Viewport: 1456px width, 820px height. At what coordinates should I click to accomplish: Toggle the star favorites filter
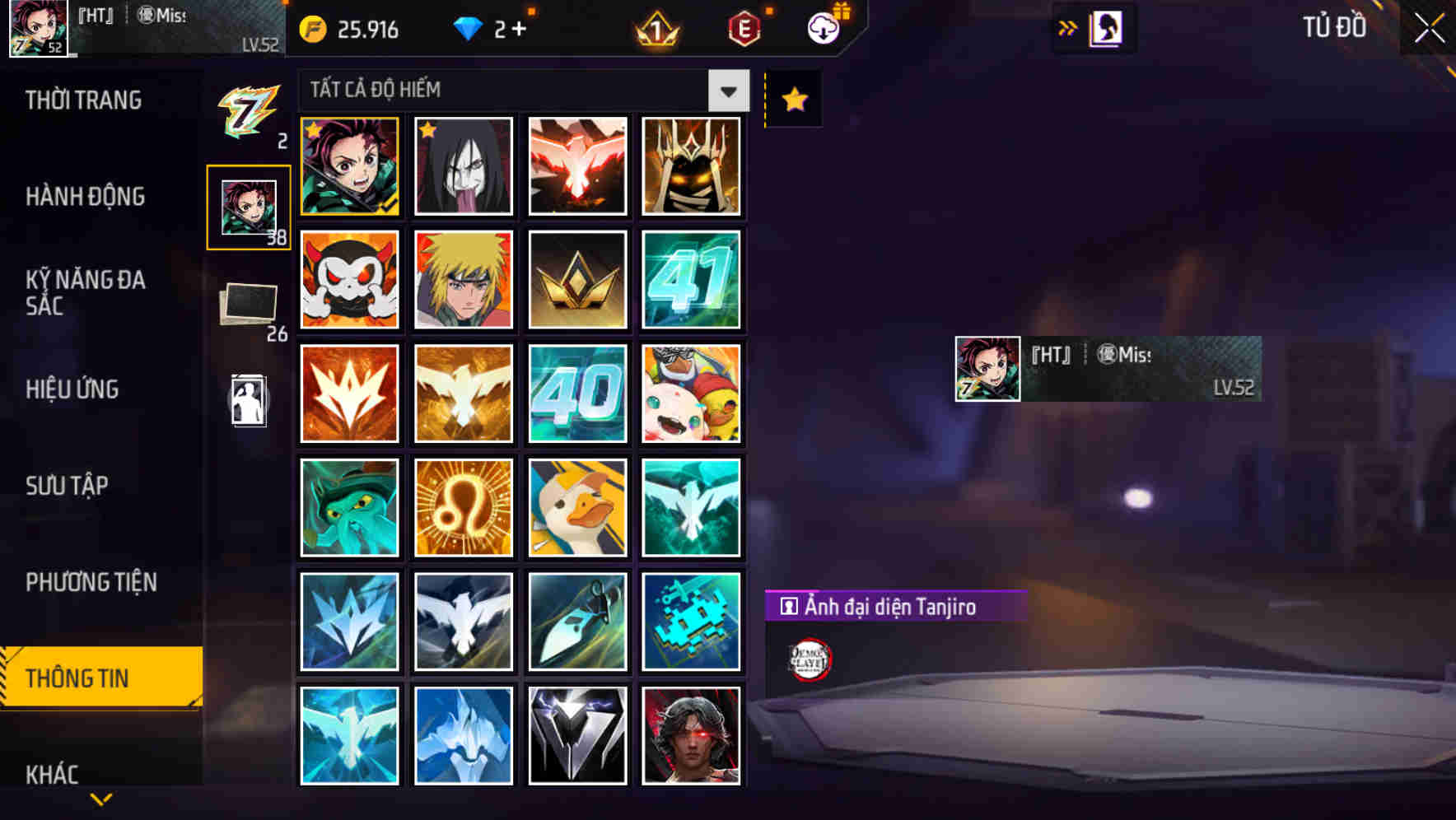pos(792,100)
